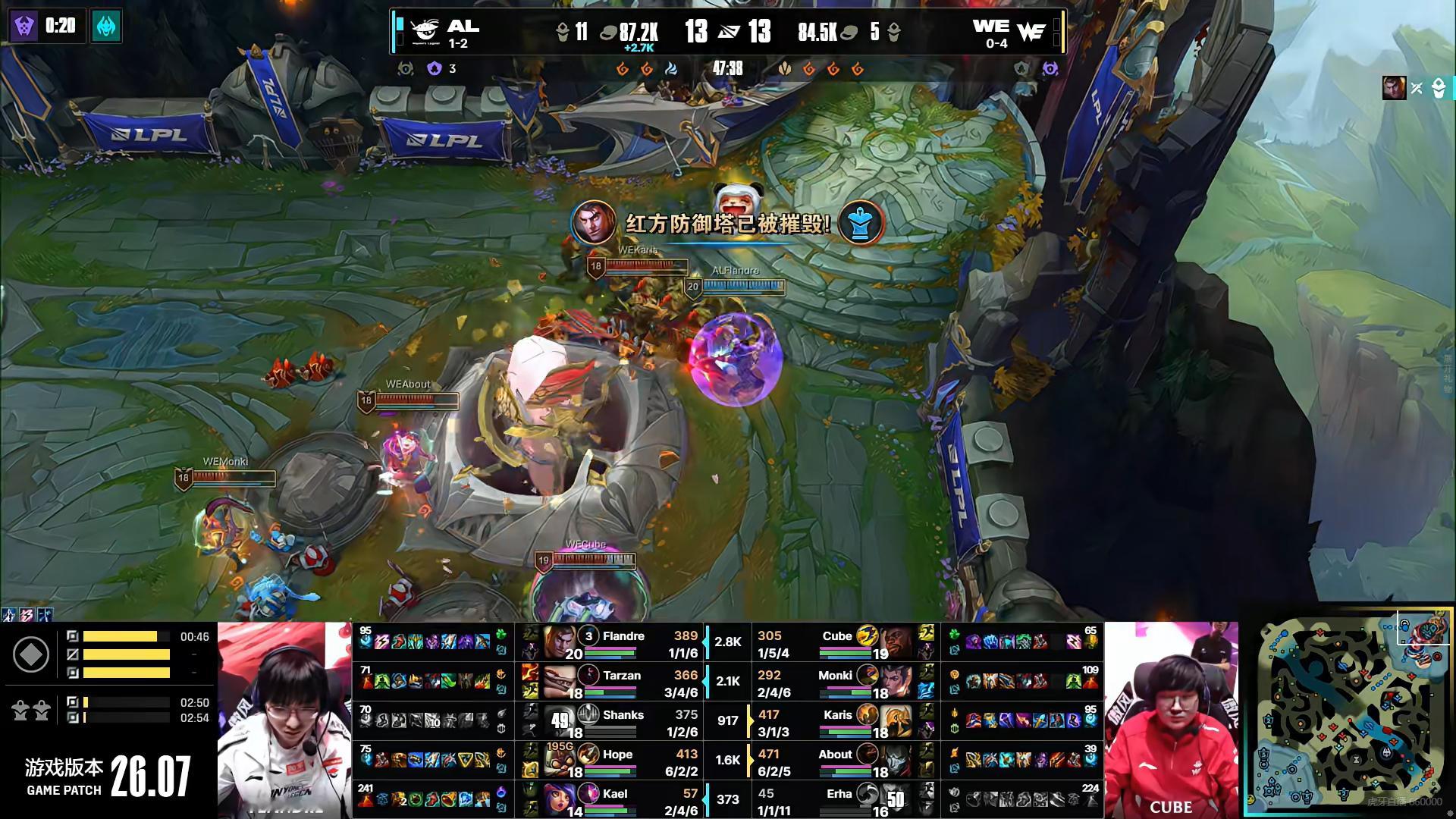The image size is (1456, 819).
Task: Open the CUBE player camera feed
Action: point(1171,719)
